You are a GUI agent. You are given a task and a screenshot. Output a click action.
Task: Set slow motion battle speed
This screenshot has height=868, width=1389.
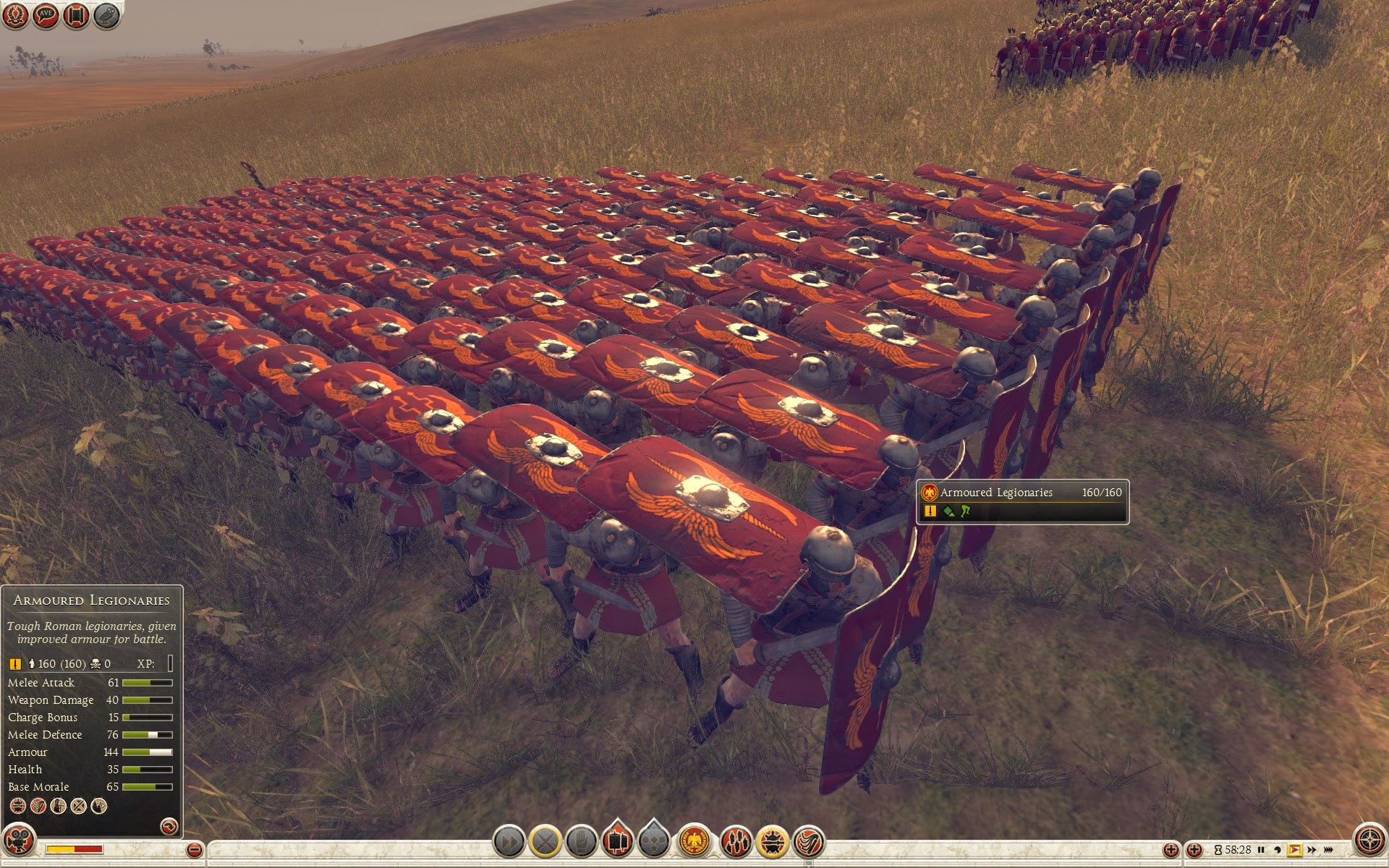(x=1278, y=850)
